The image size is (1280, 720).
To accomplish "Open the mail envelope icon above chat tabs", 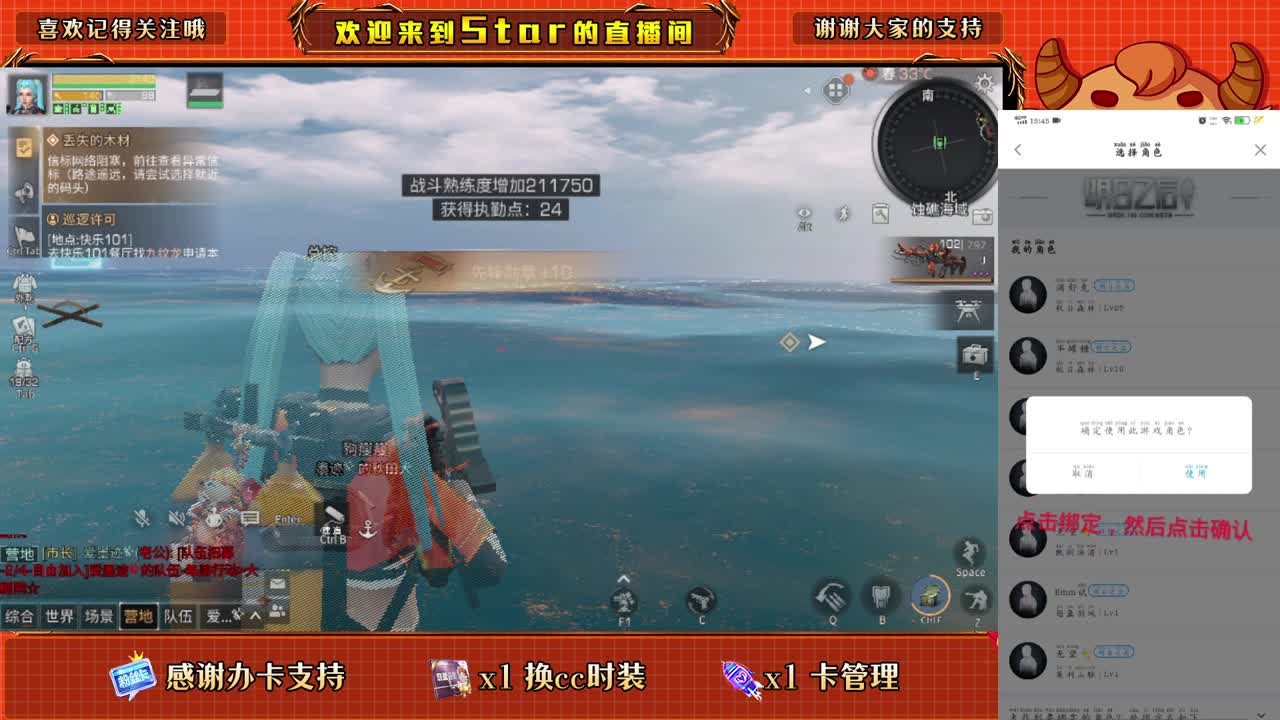I will click(x=276, y=585).
